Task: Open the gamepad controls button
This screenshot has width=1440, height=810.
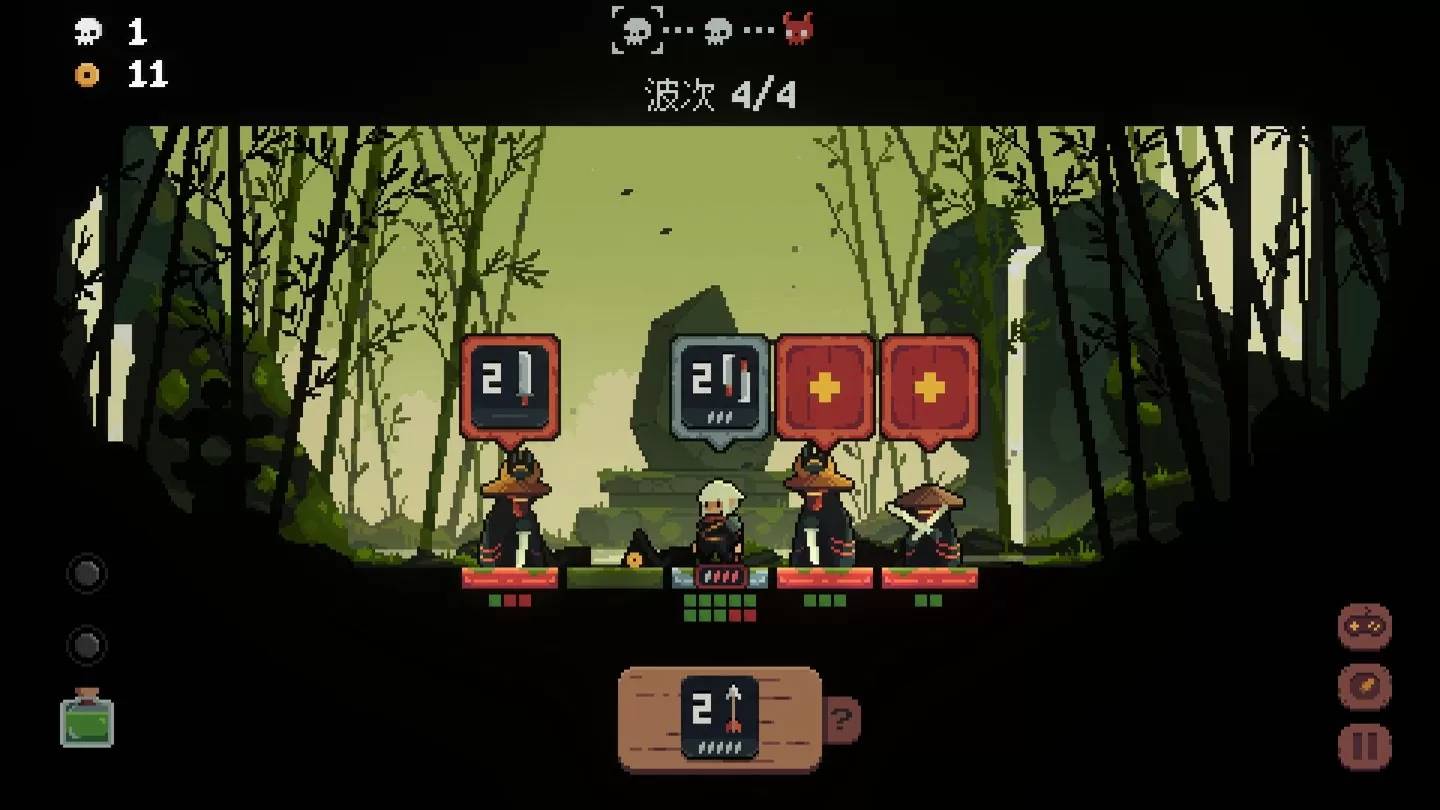Action: tap(1364, 627)
